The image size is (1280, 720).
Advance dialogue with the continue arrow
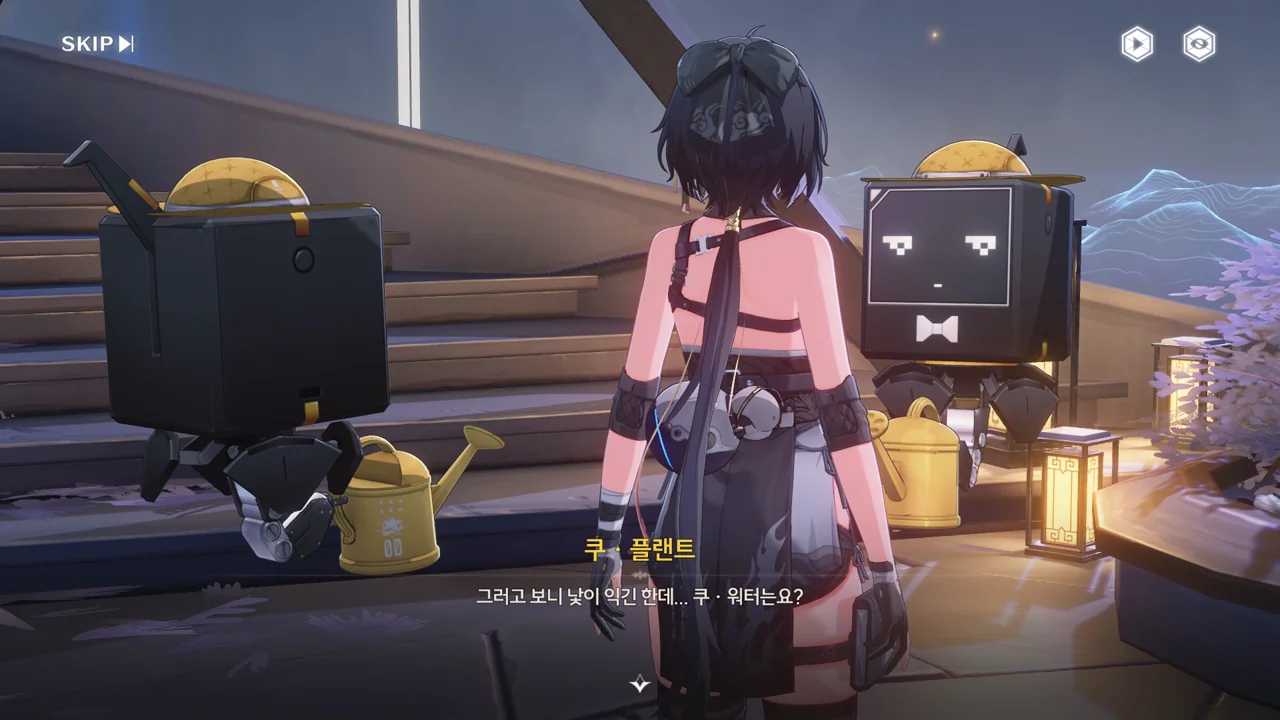pos(640,684)
